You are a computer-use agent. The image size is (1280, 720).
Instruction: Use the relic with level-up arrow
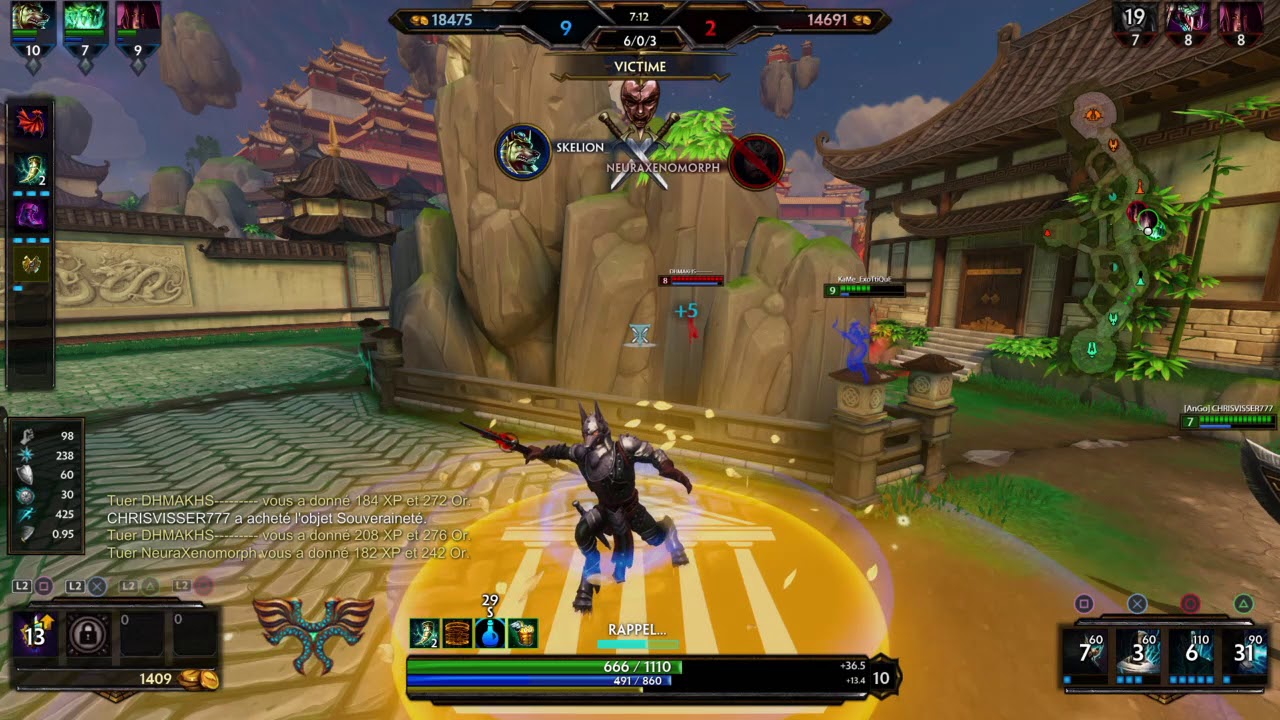36,636
